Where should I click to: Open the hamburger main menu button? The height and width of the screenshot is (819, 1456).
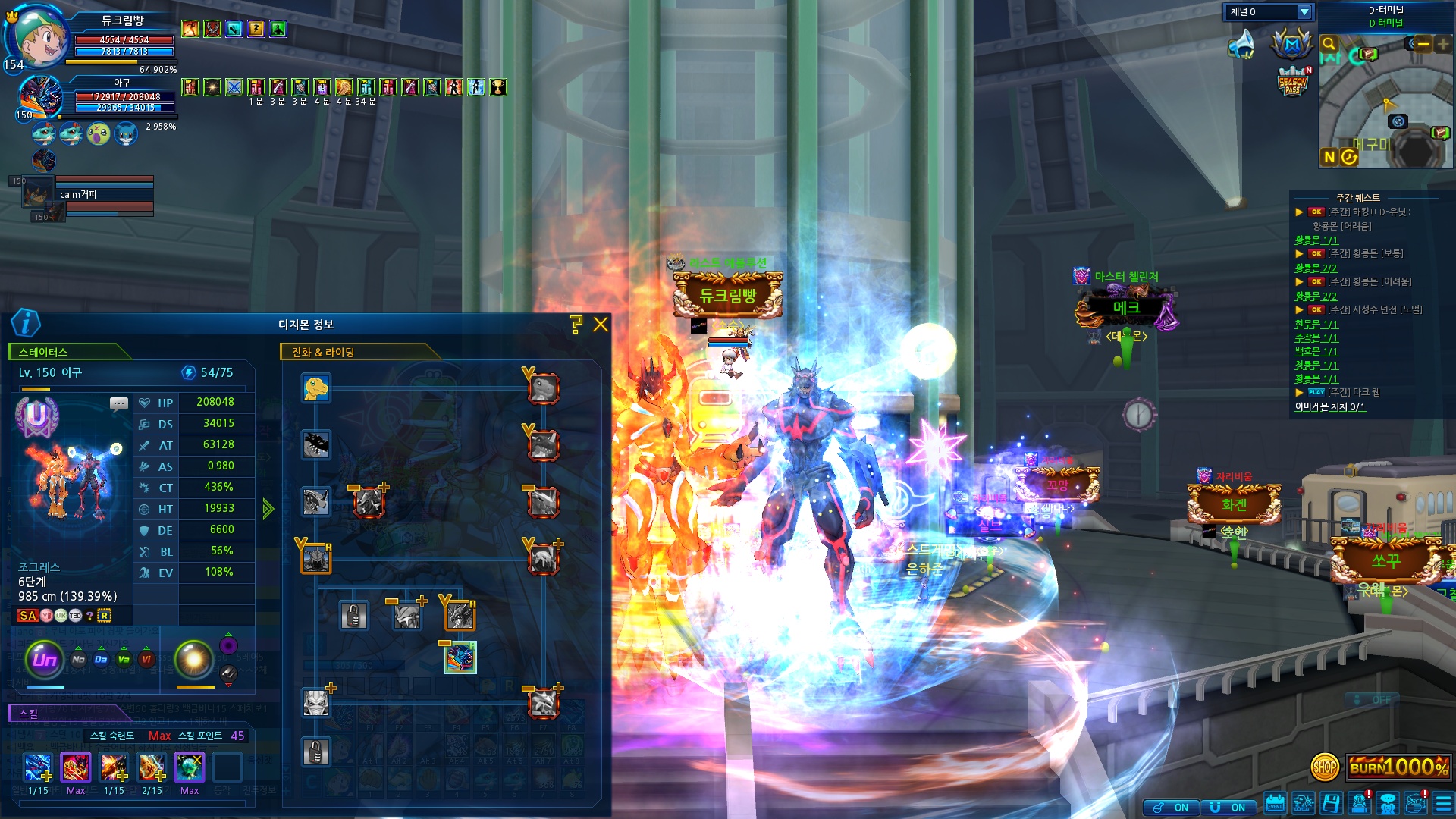tap(1443, 803)
